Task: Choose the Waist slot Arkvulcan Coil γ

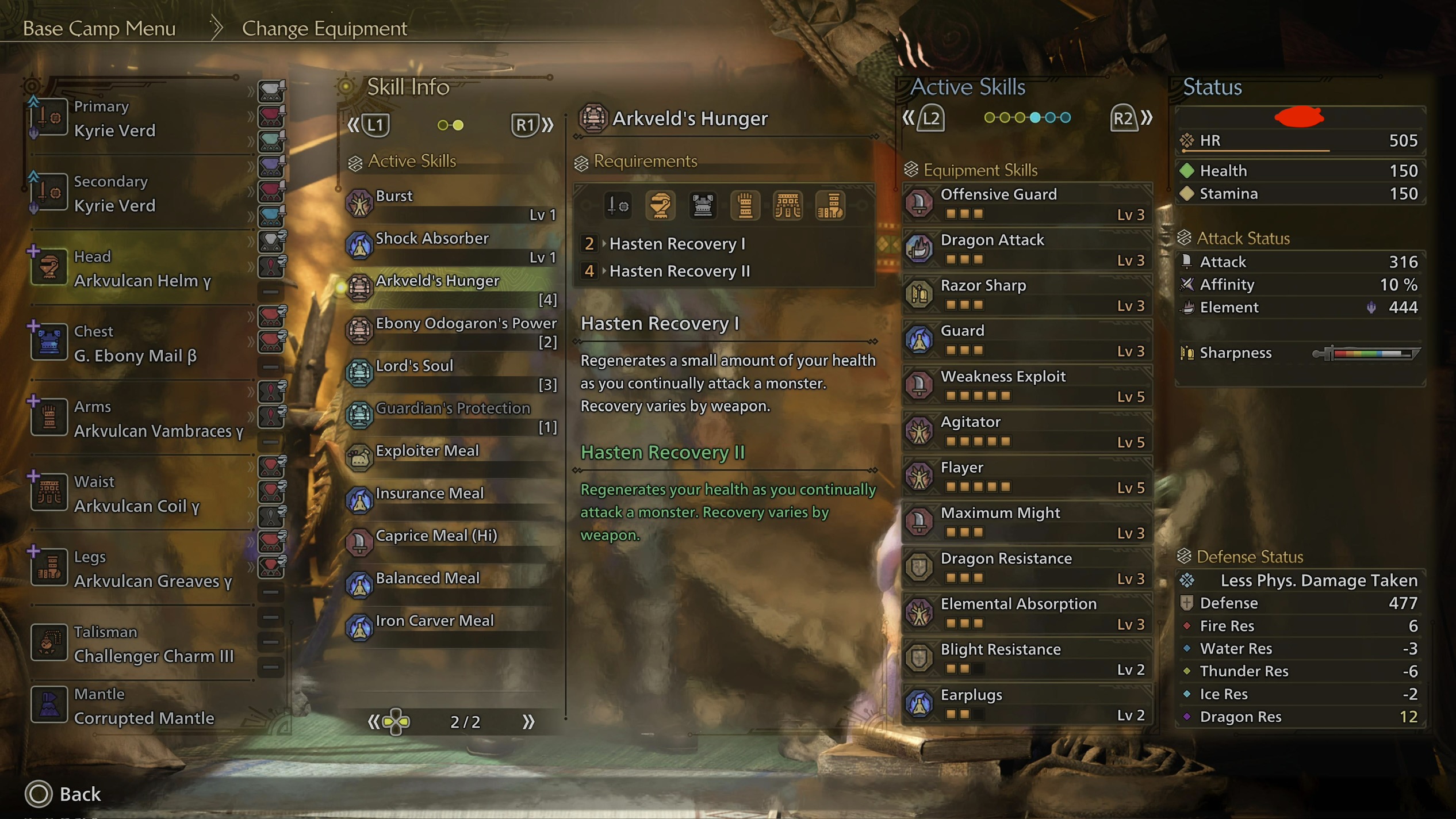Action: click(x=138, y=494)
